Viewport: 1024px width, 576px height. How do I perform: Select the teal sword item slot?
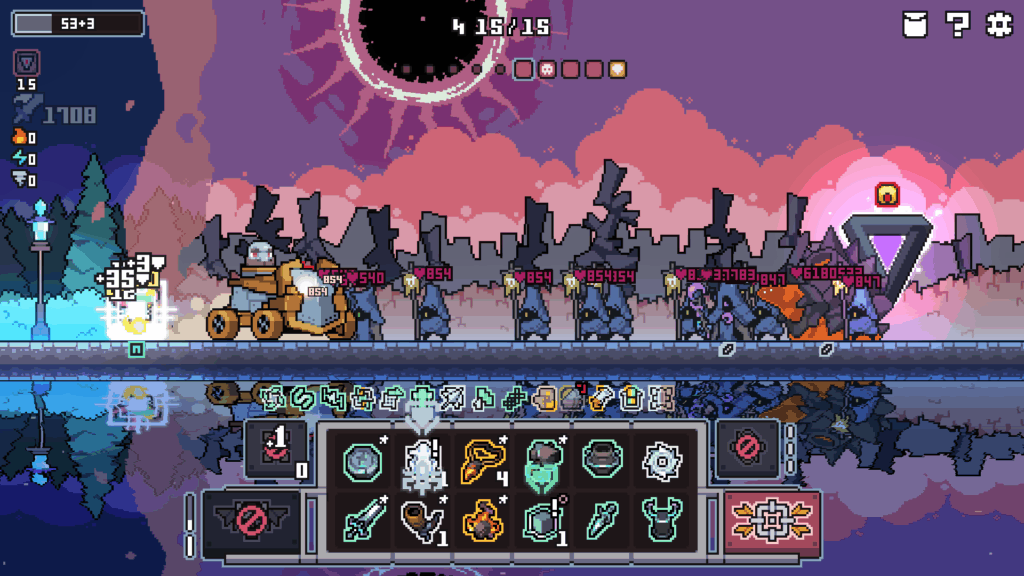(x=361, y=521)
